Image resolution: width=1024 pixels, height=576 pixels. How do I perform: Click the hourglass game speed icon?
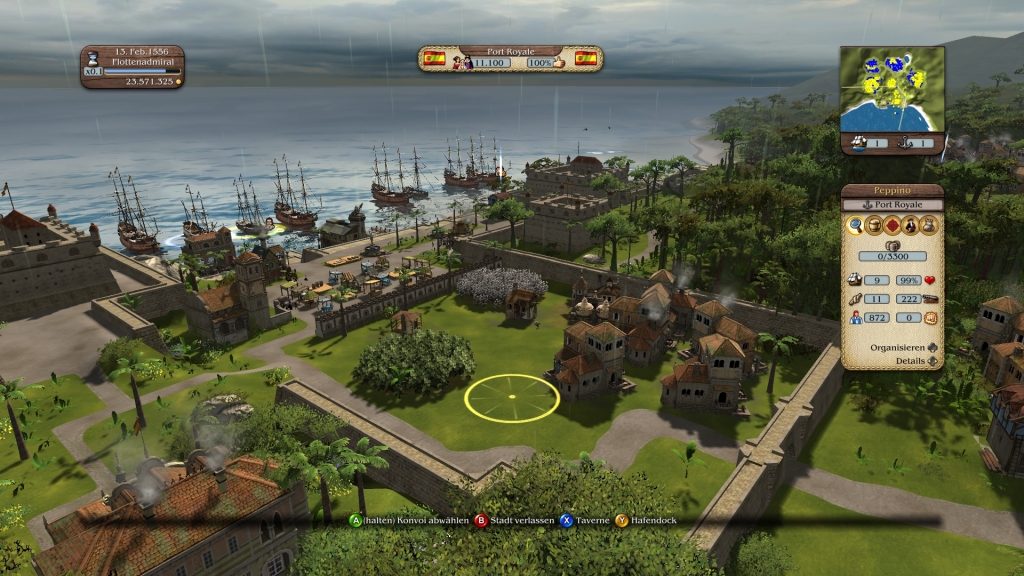[x=93, y=58]
